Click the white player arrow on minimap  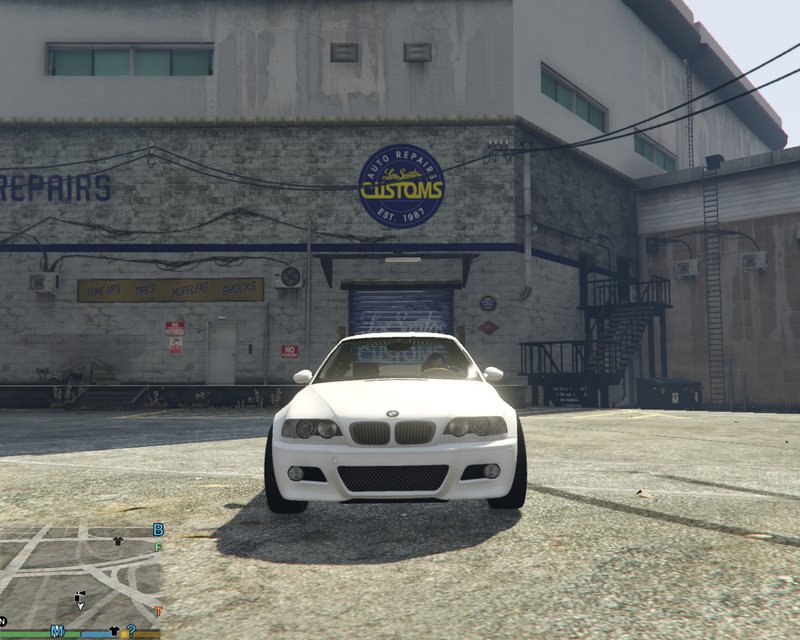pyautogui.click(x=78, y=605)
